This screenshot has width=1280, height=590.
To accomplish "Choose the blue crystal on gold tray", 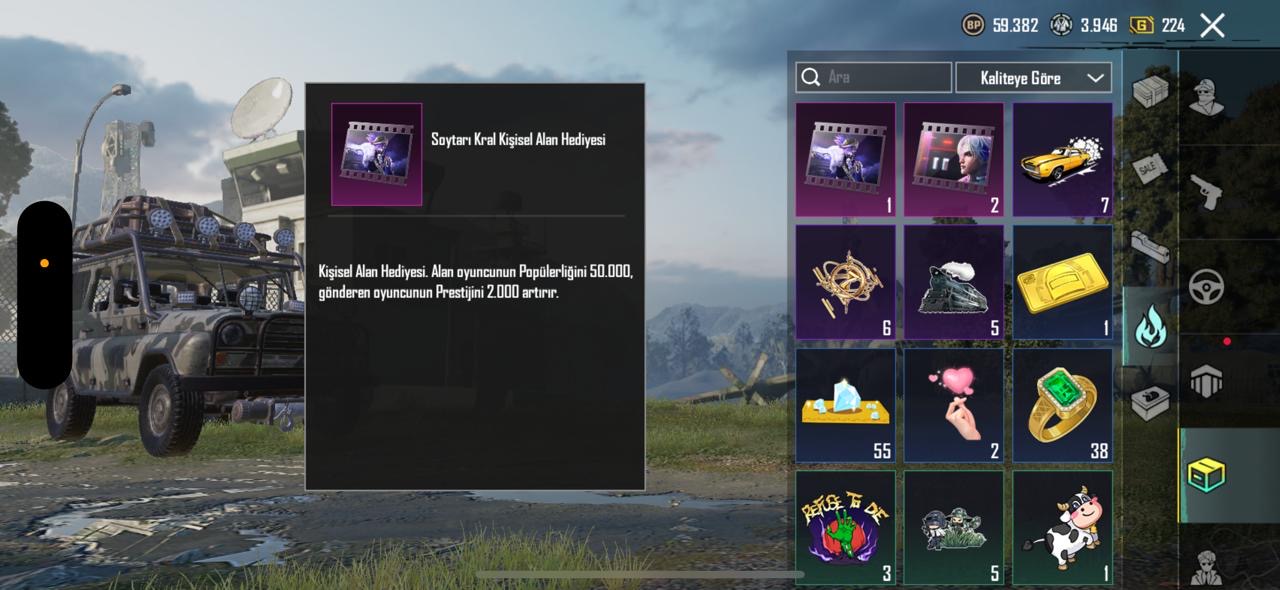I will click(845, 405).
